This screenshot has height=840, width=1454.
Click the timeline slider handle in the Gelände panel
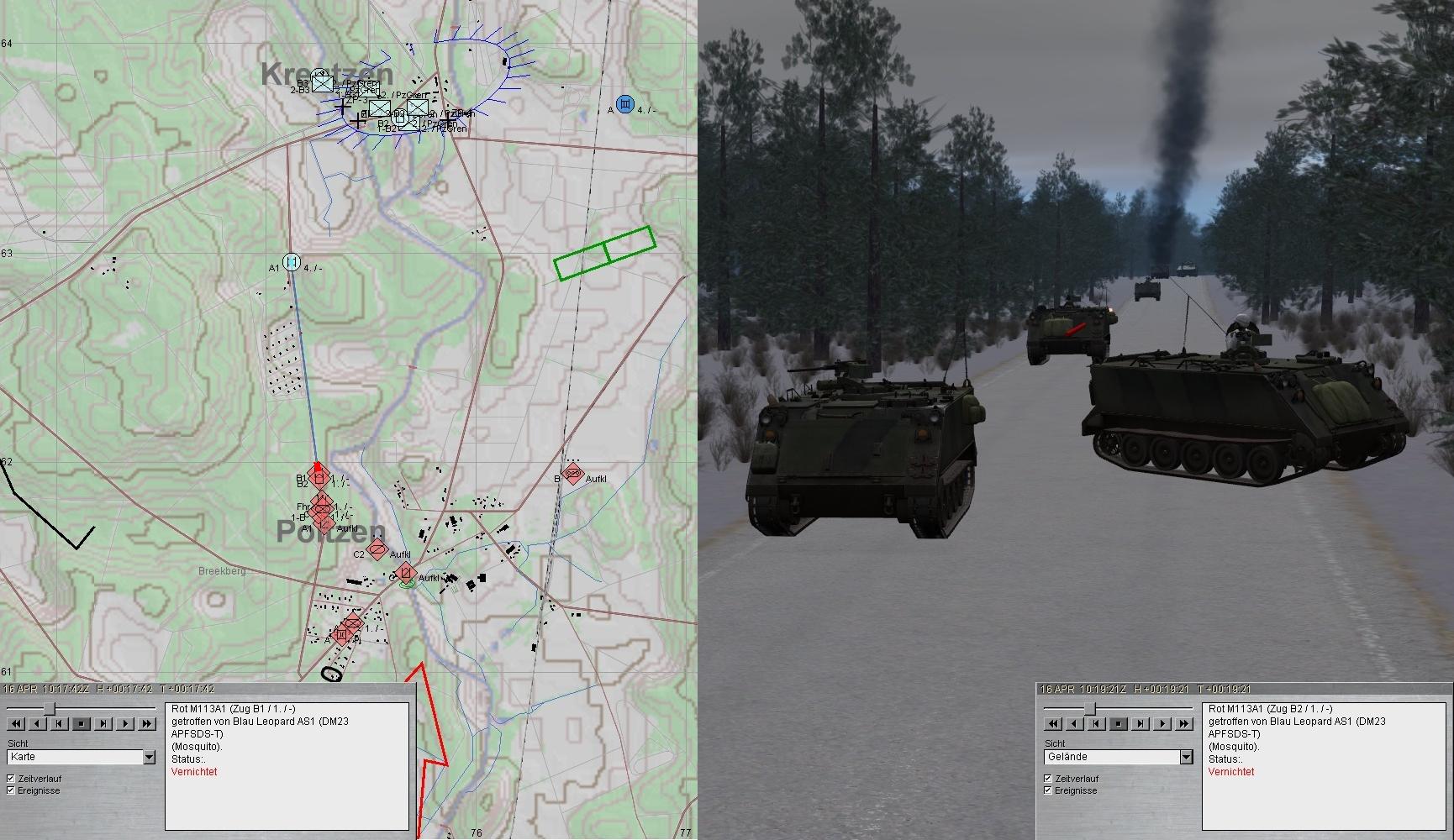pyautogui.click(x=1090, y=708)
